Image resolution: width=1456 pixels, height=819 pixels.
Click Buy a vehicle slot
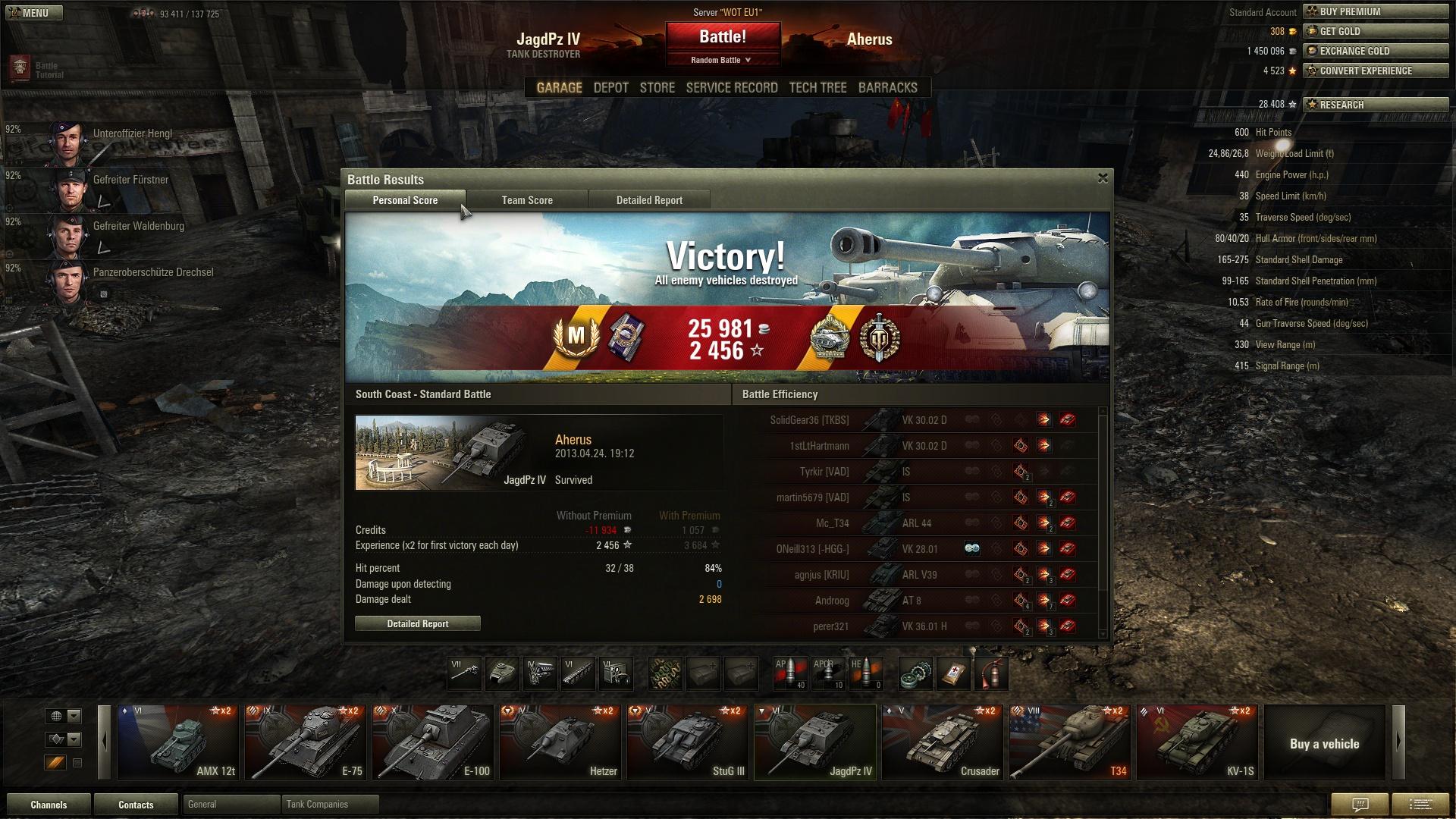tap(1324, 743)
